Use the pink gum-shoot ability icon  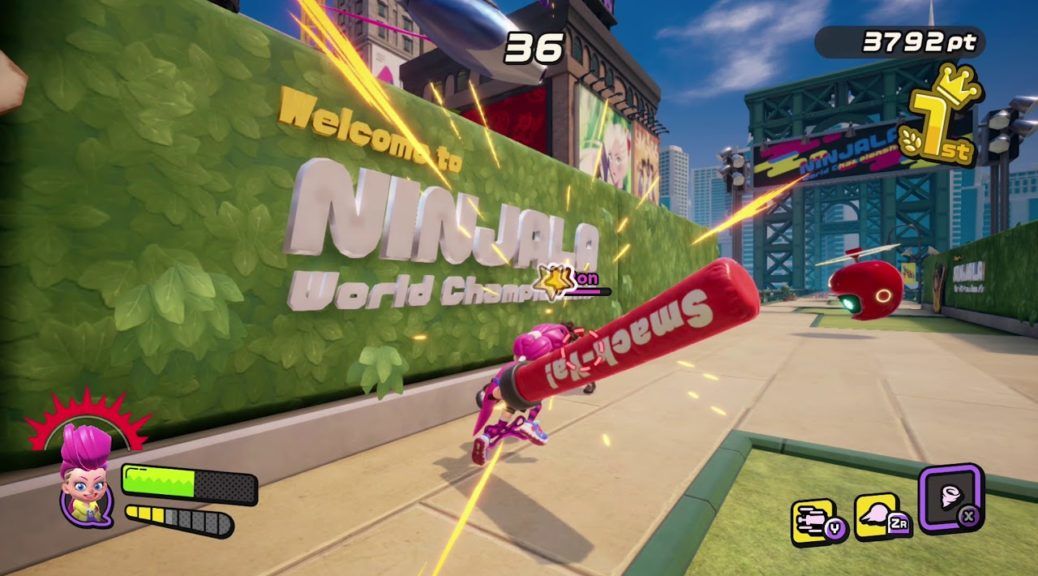click(876, 517)
